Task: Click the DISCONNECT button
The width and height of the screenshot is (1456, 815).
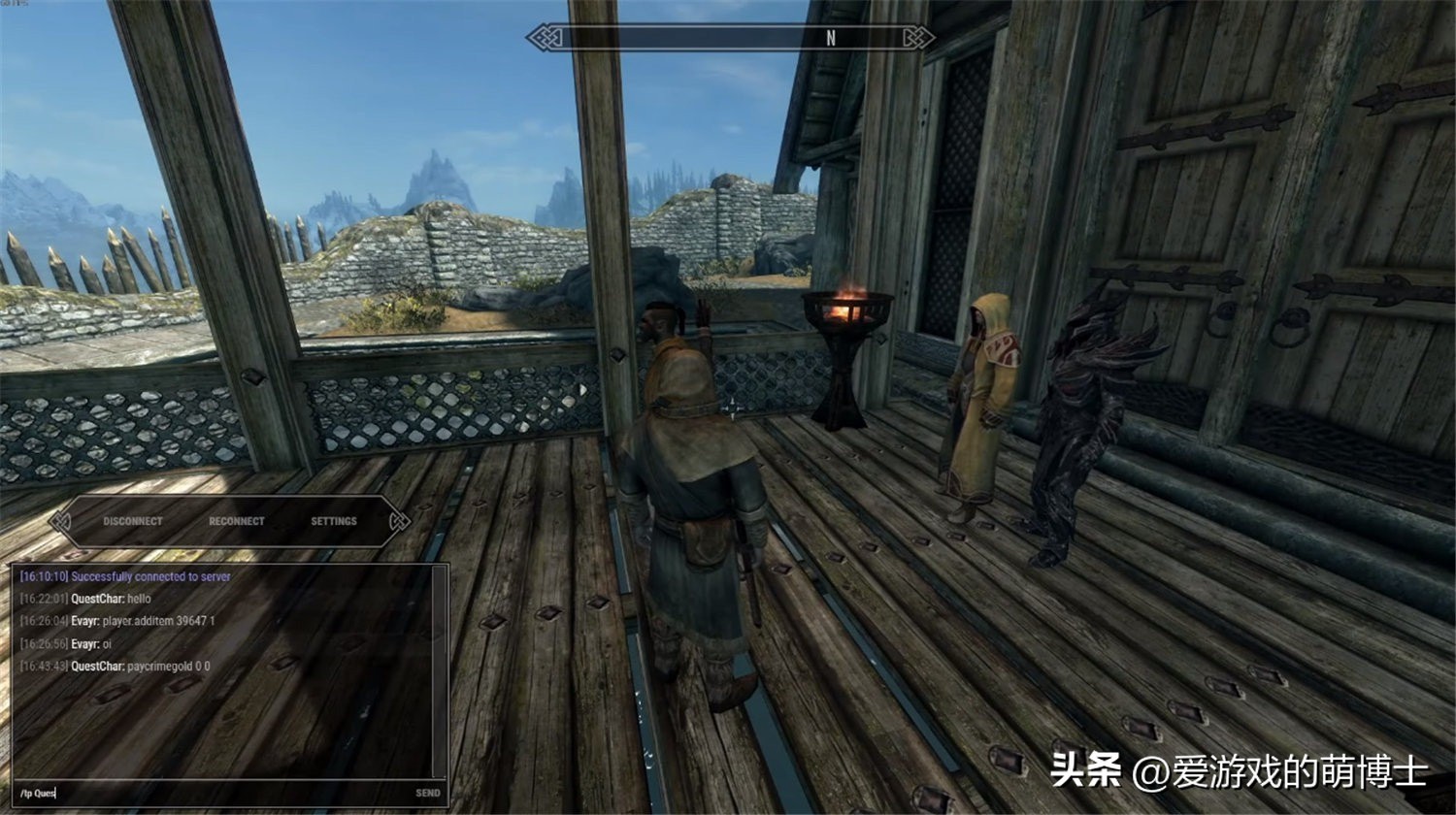Action: [132, 521]
